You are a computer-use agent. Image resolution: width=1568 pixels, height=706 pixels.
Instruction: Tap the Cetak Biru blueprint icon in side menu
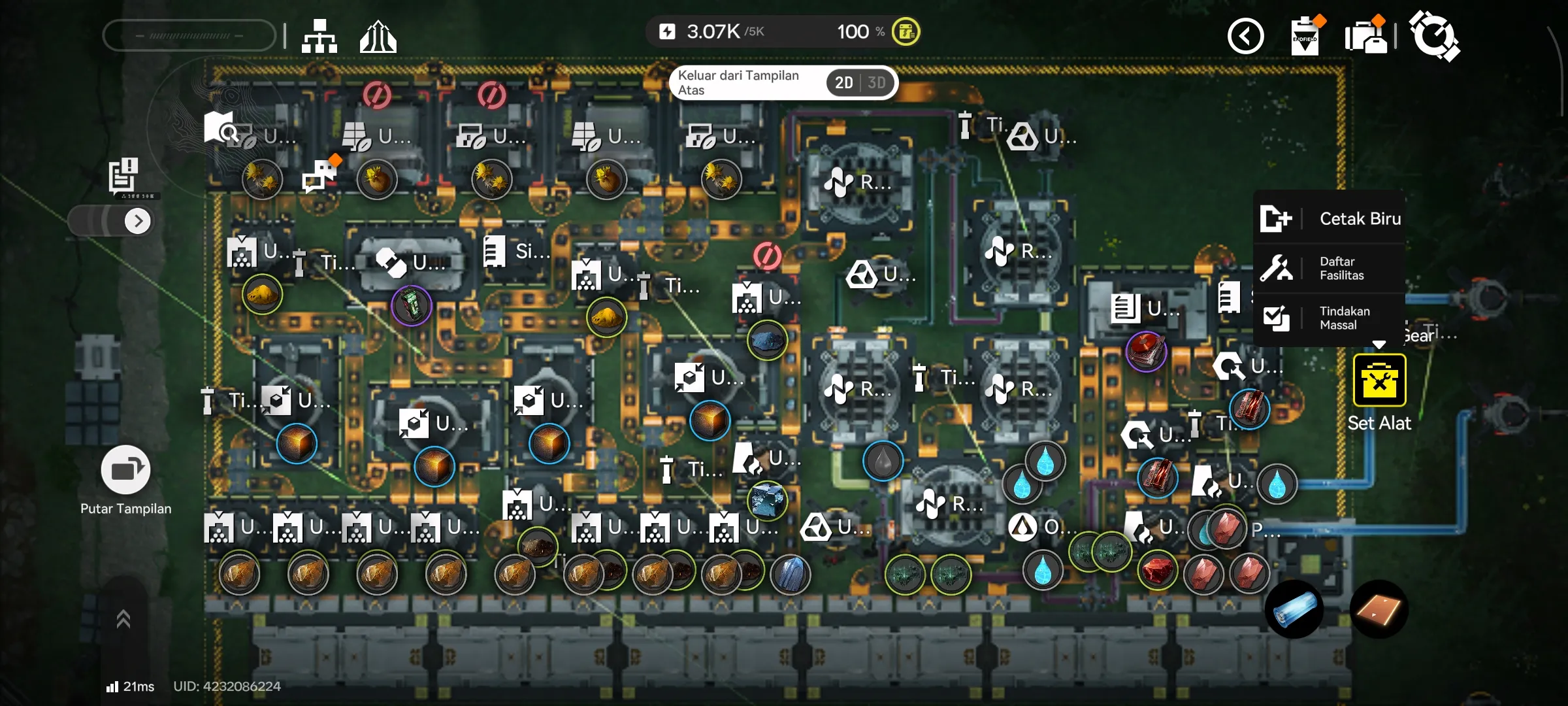(x=1278, y=220)
